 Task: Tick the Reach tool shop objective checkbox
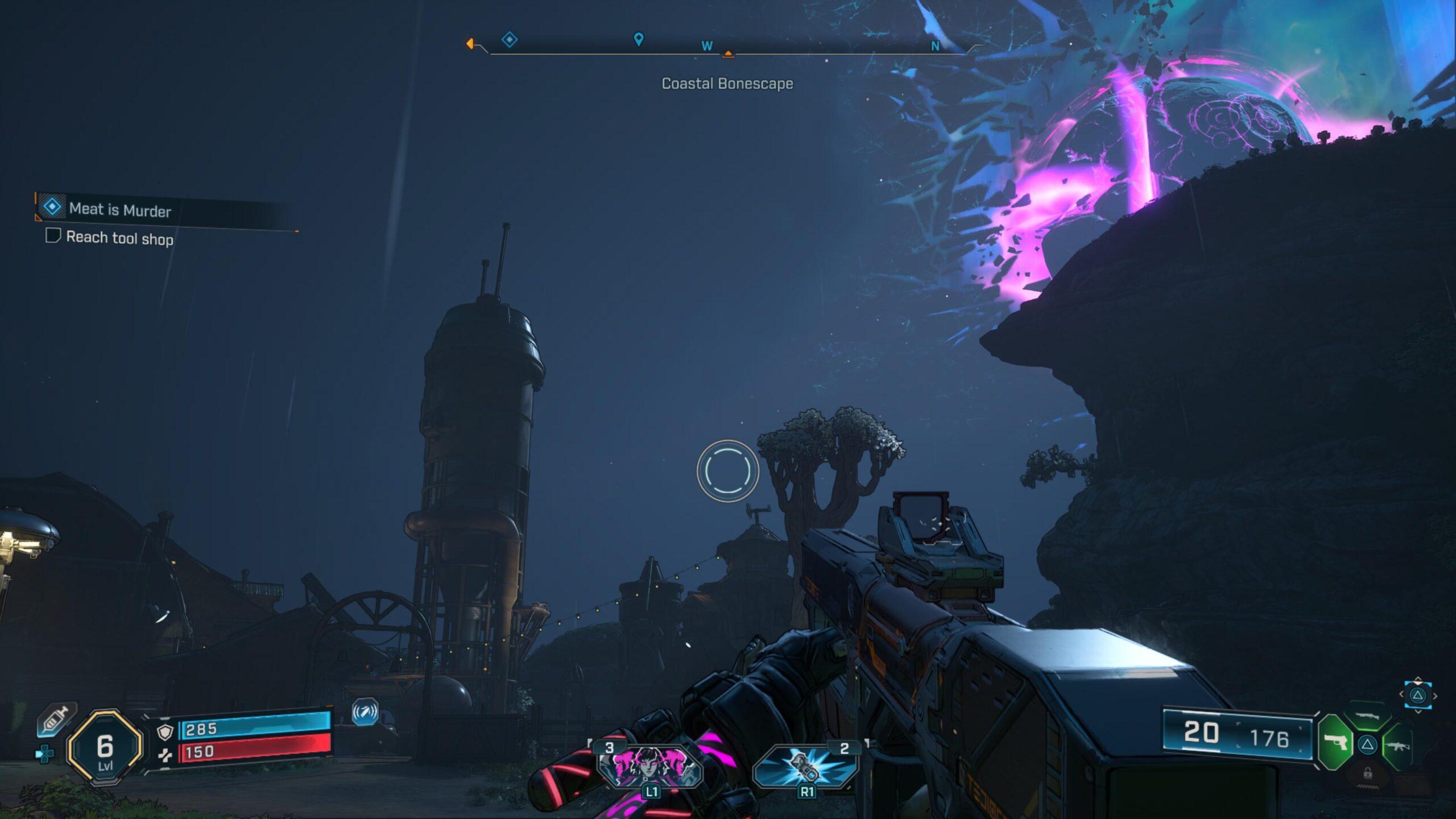[53, 235]
